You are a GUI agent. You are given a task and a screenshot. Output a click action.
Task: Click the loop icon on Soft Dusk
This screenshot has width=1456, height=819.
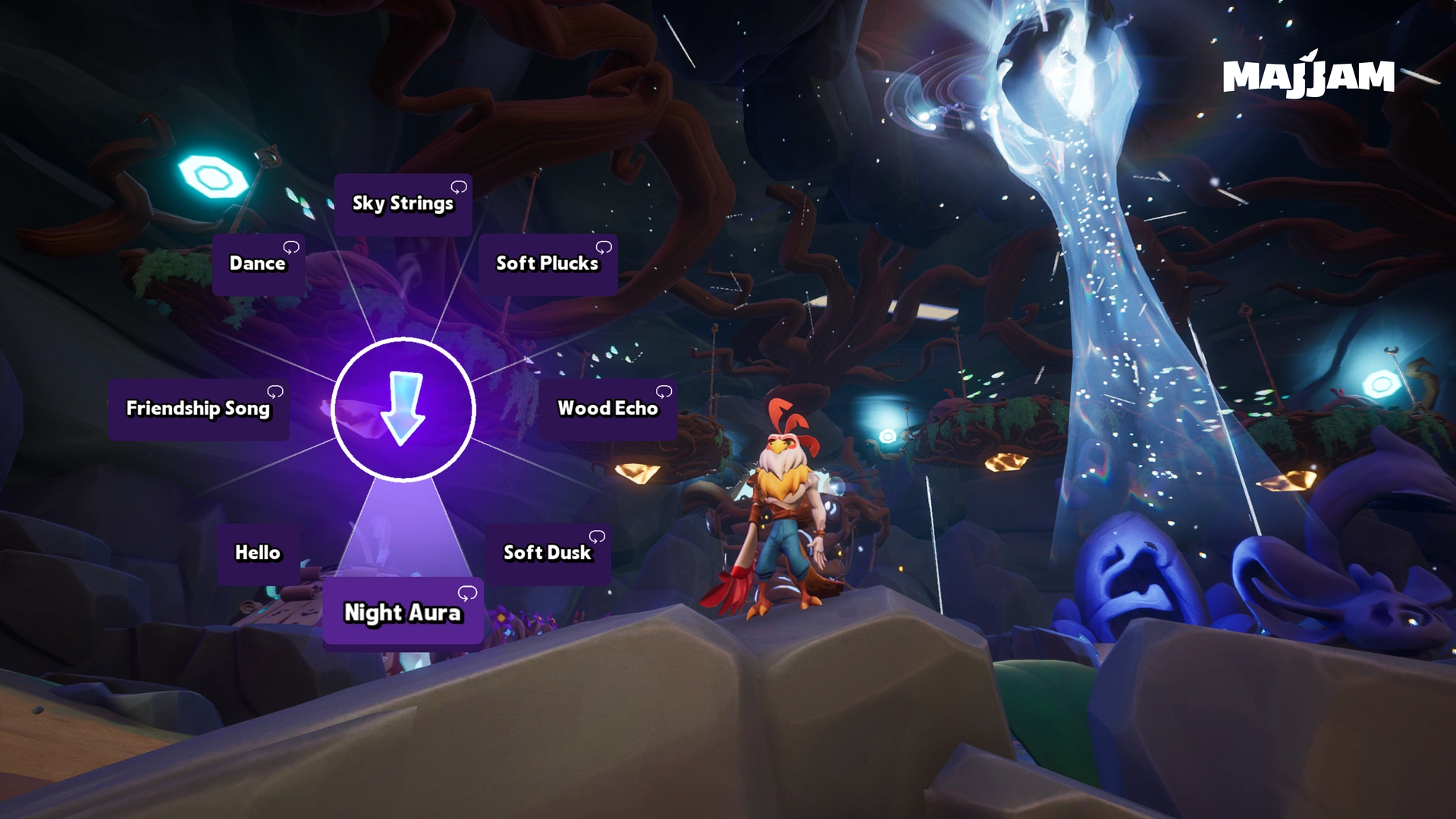(x=596, y=537)
